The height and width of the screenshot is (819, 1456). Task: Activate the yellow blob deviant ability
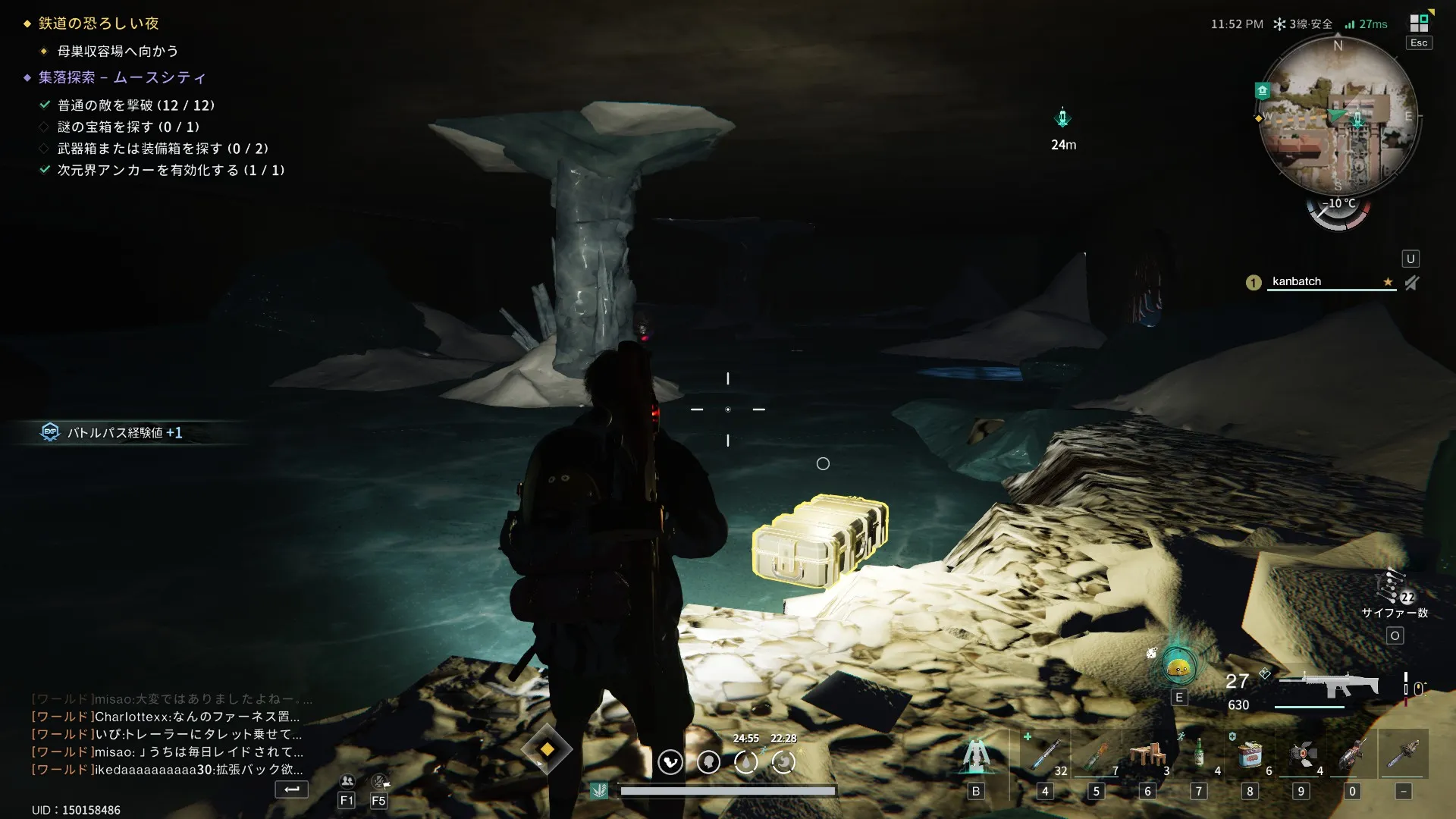tap(1178, 667)
